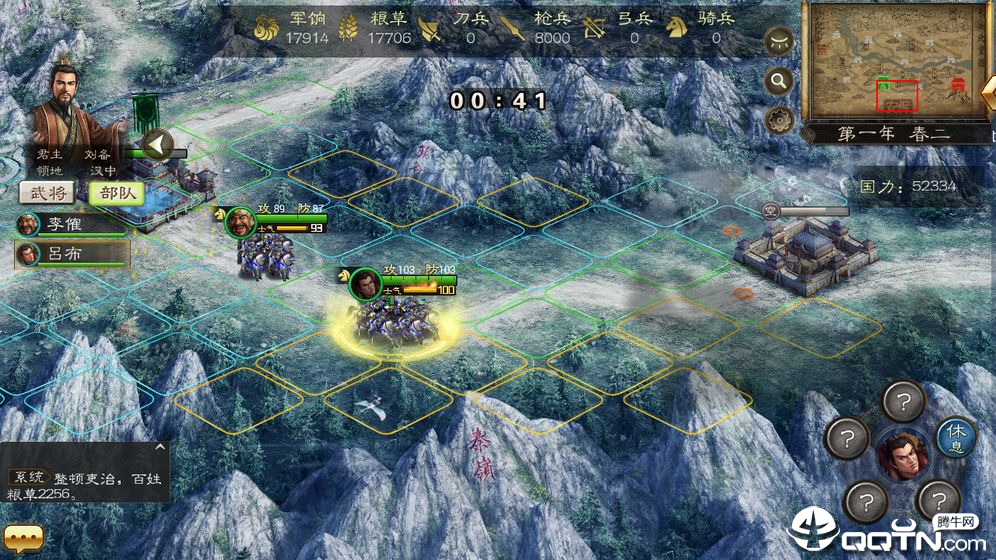Activate the 休息 rest command
The width and height of the screenshot is (996, 560).
click(955, 438)
